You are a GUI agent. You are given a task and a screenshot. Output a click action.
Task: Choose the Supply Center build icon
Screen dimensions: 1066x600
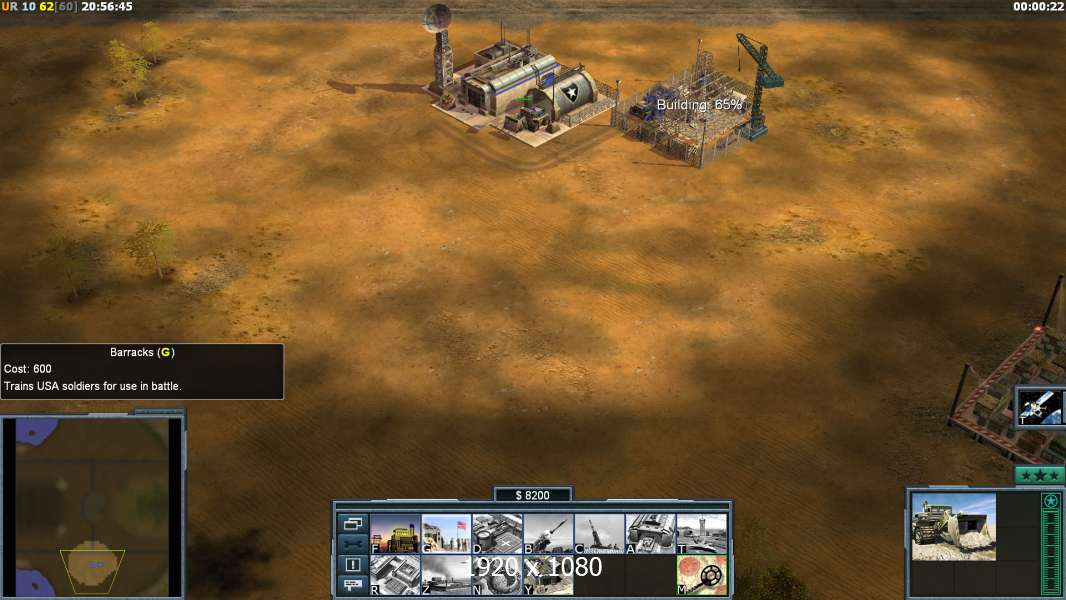tap(497, 534)
